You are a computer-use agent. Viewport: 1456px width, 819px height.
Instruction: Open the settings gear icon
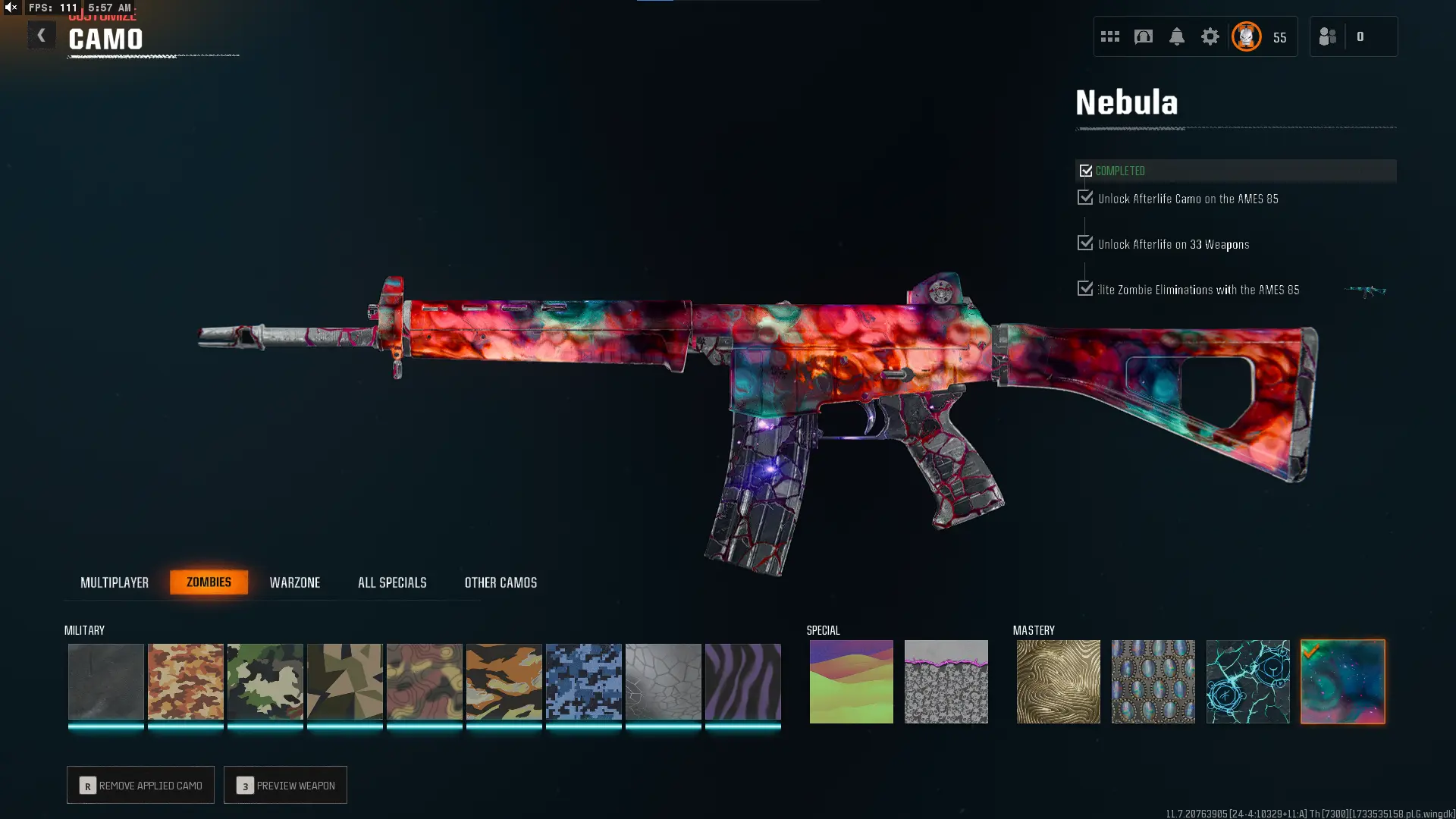point(1210,36)
